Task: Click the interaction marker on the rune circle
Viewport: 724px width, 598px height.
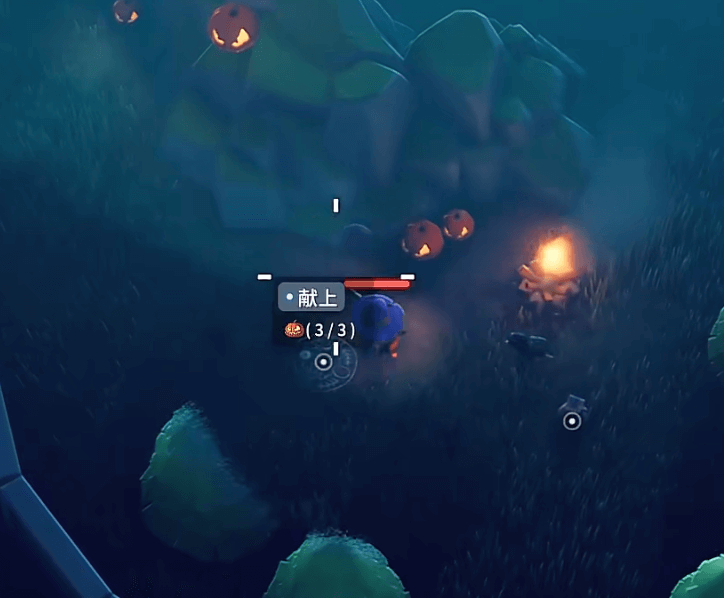Action: click(323, 362)
